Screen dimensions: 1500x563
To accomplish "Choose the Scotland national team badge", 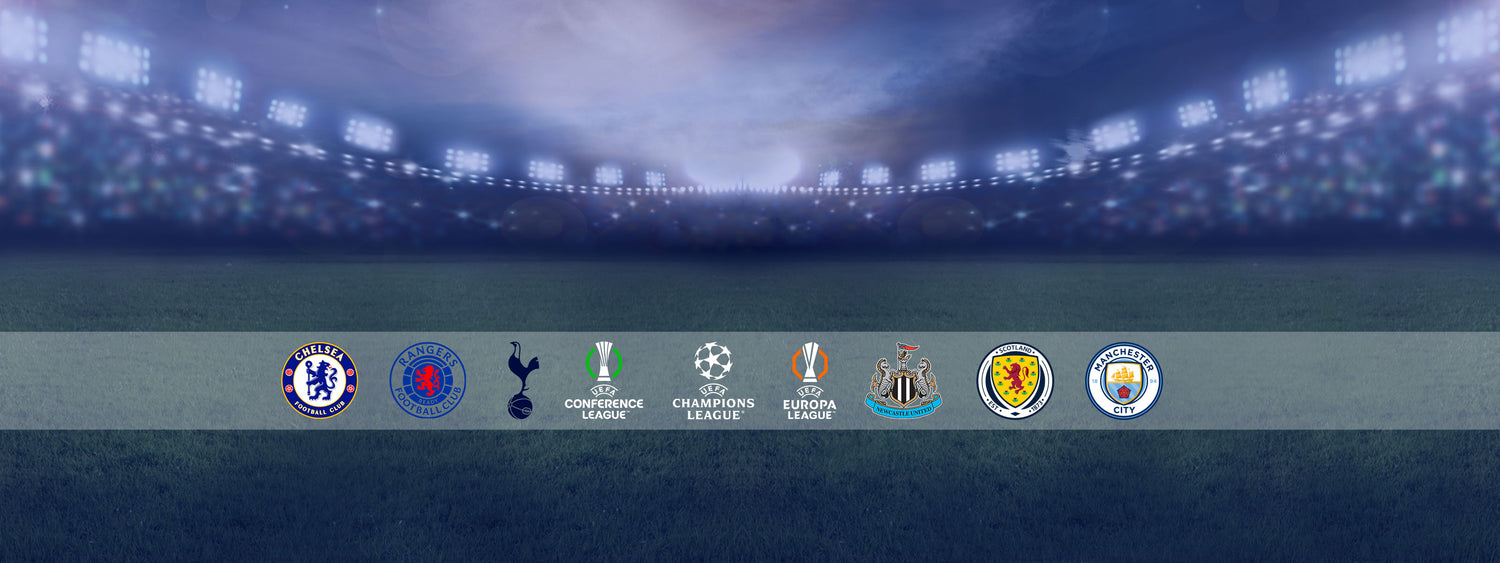I will pyautogui.click(x=1015, y=381).
